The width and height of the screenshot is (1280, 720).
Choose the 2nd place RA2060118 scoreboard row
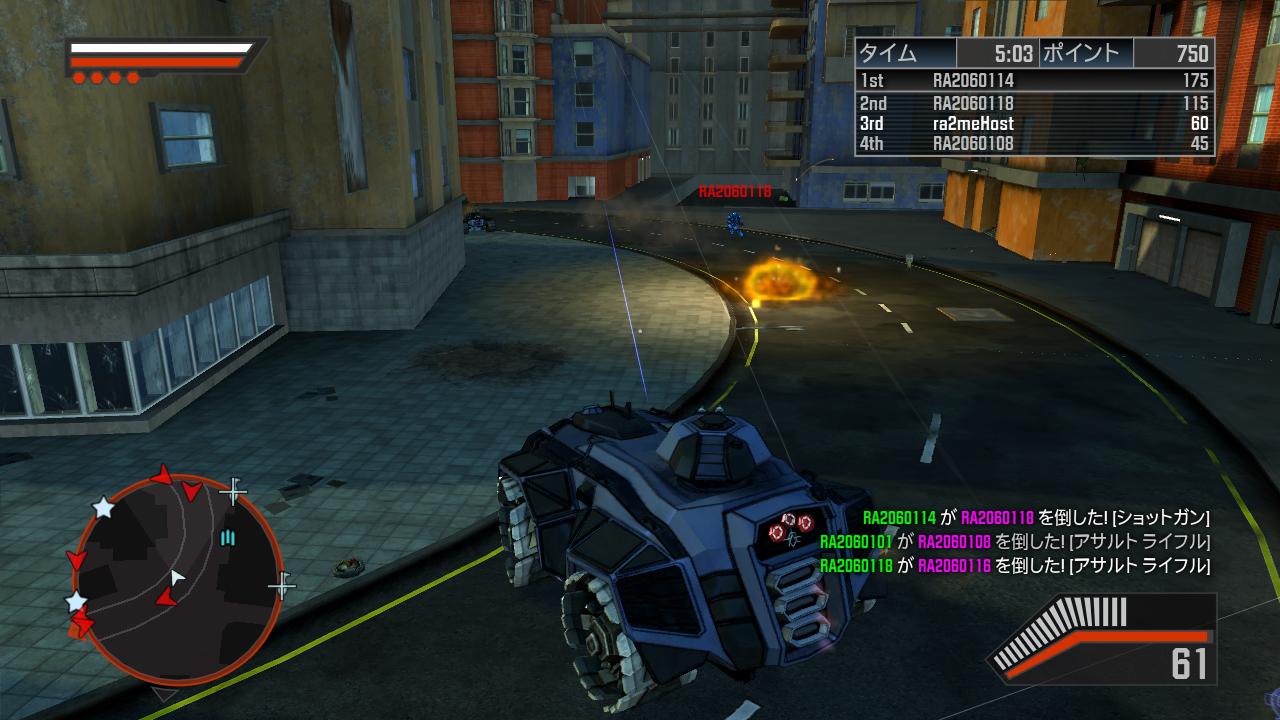tap(1034, 102)
